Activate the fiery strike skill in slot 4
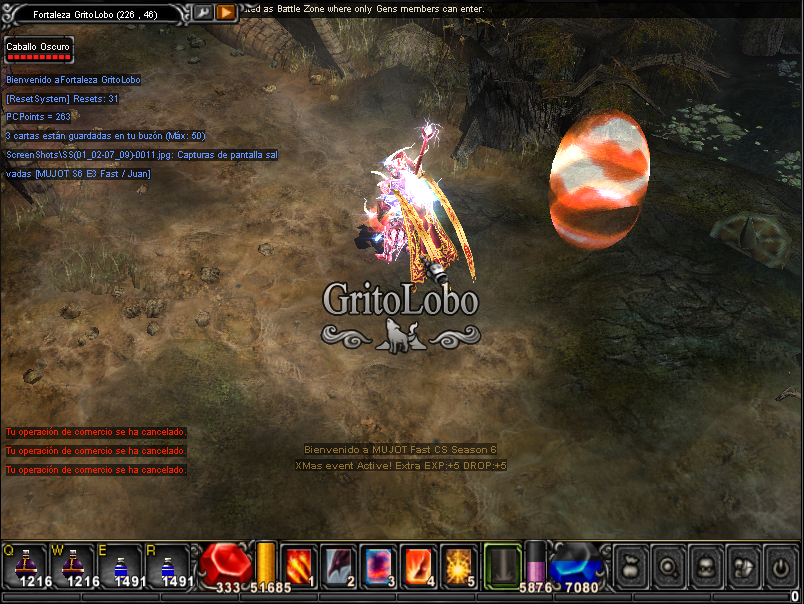 (417, 565)
